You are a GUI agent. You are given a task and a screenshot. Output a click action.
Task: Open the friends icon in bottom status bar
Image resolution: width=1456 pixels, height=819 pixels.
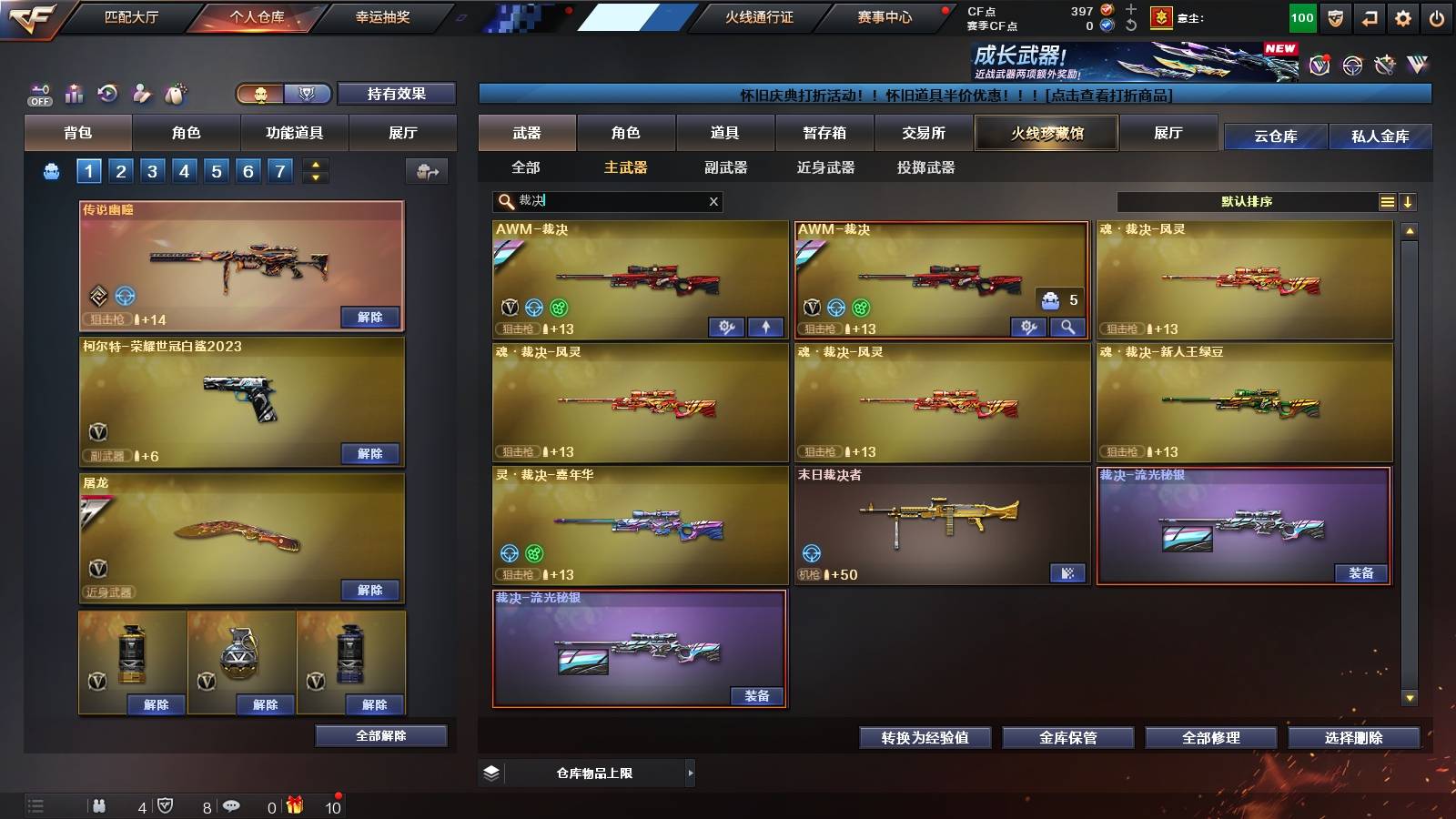click(100, 806)
